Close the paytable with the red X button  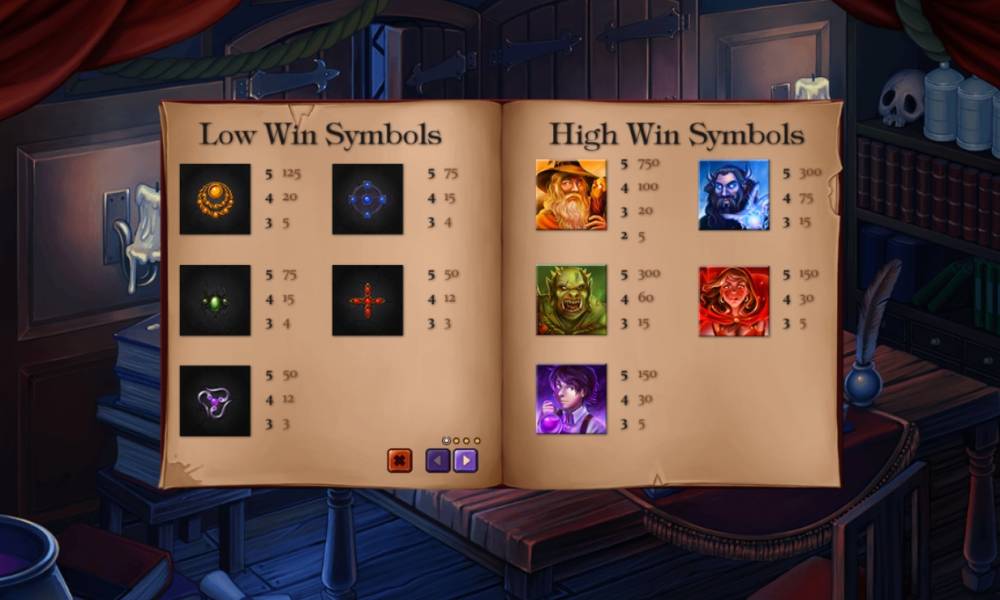pos(399,461)
